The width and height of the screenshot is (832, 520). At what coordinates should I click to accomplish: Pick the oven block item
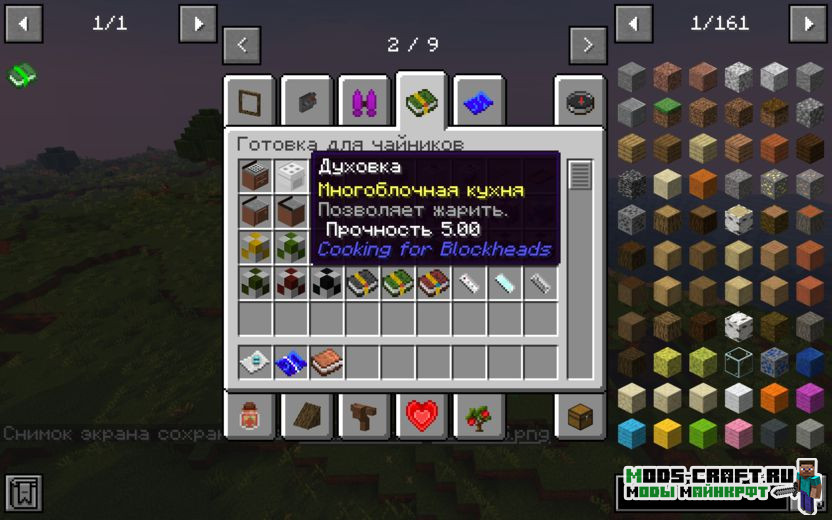(256, 177)
